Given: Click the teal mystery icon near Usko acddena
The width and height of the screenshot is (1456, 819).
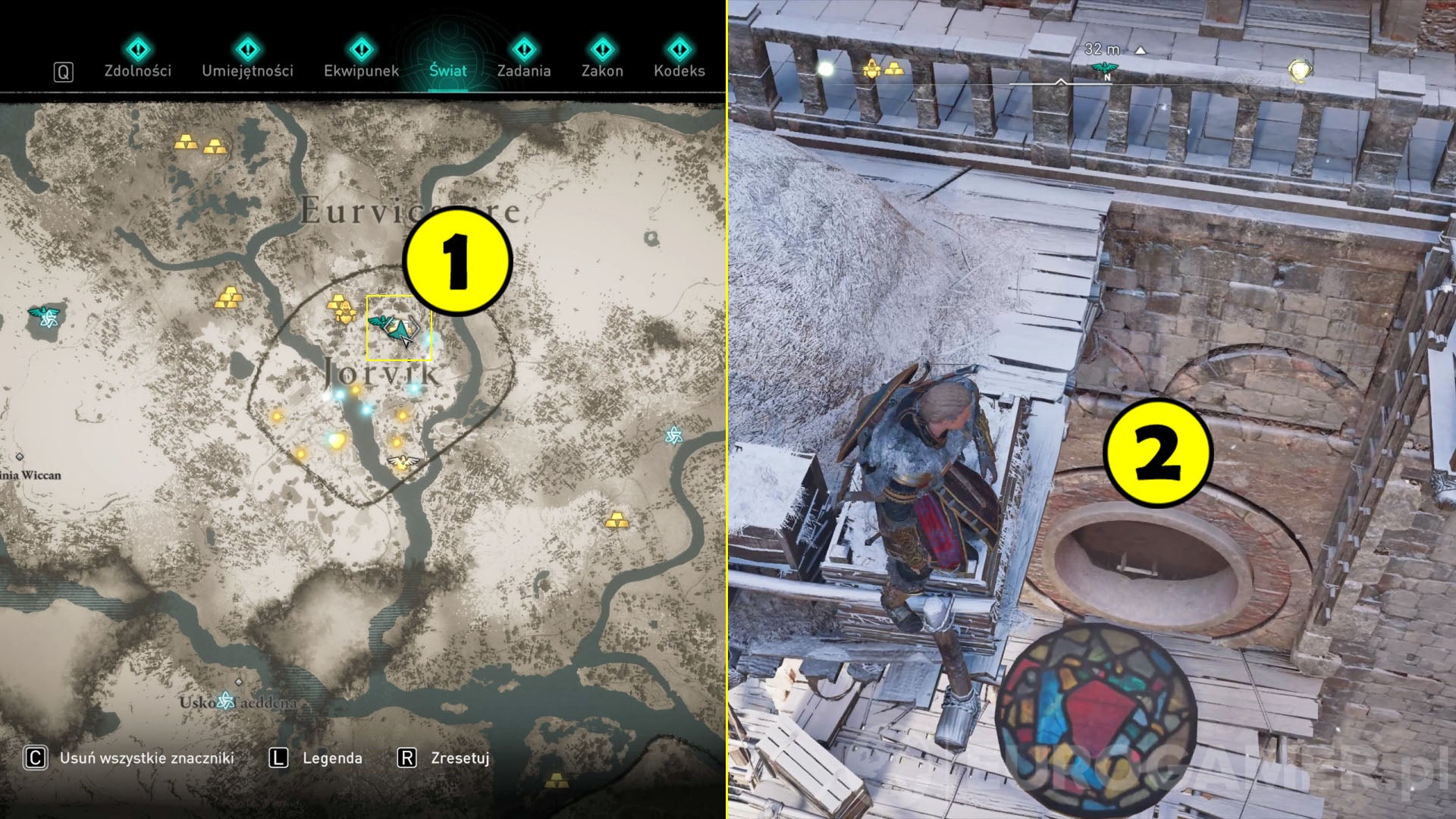Looking at the screenshot, I should [x=225, y=701].
